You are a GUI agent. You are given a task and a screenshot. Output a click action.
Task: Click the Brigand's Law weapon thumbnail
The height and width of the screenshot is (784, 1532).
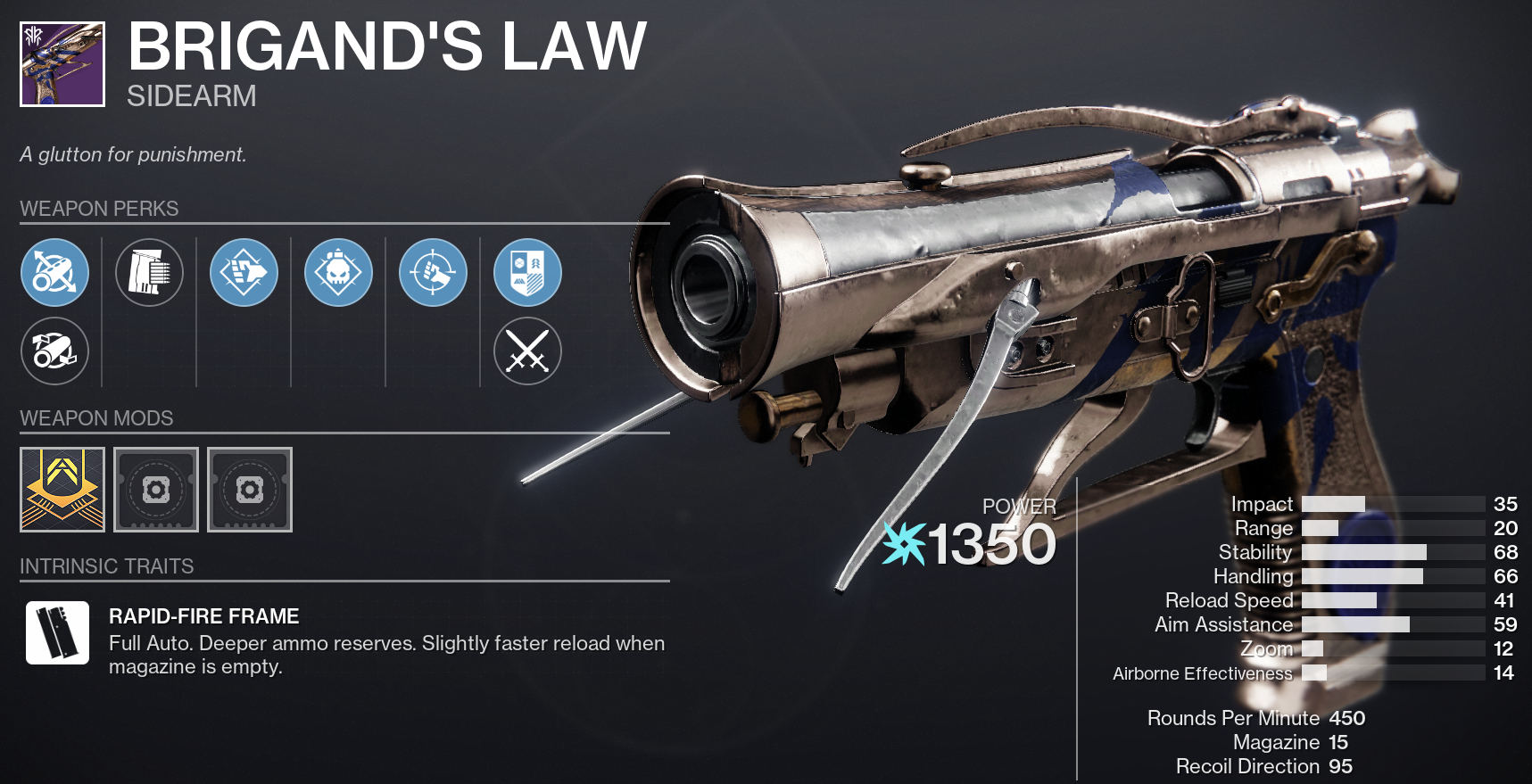point(60,60)
